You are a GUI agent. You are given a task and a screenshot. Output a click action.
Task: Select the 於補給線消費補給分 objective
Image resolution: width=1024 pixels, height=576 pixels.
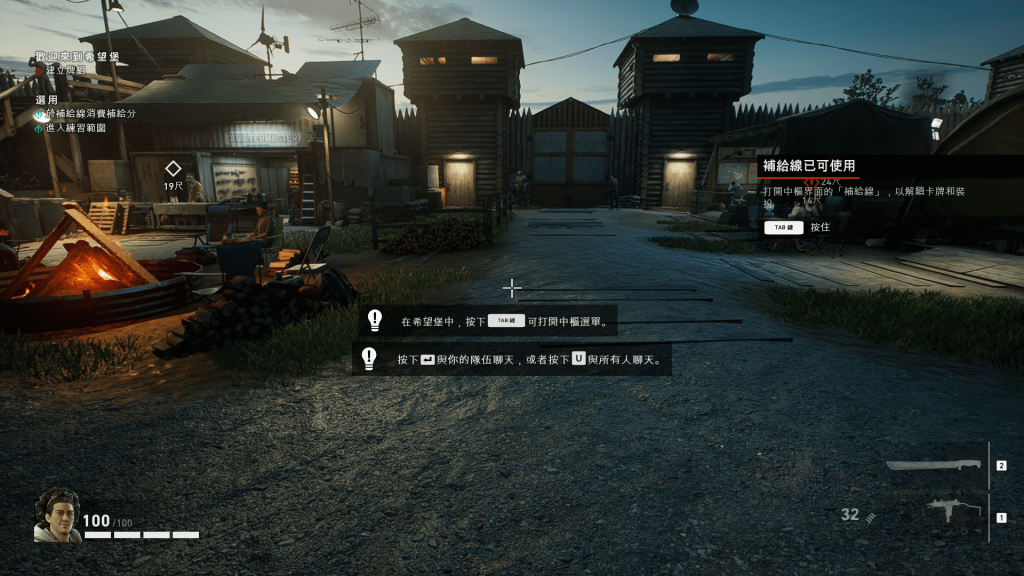pyautogui.click(x=90, y=114)
